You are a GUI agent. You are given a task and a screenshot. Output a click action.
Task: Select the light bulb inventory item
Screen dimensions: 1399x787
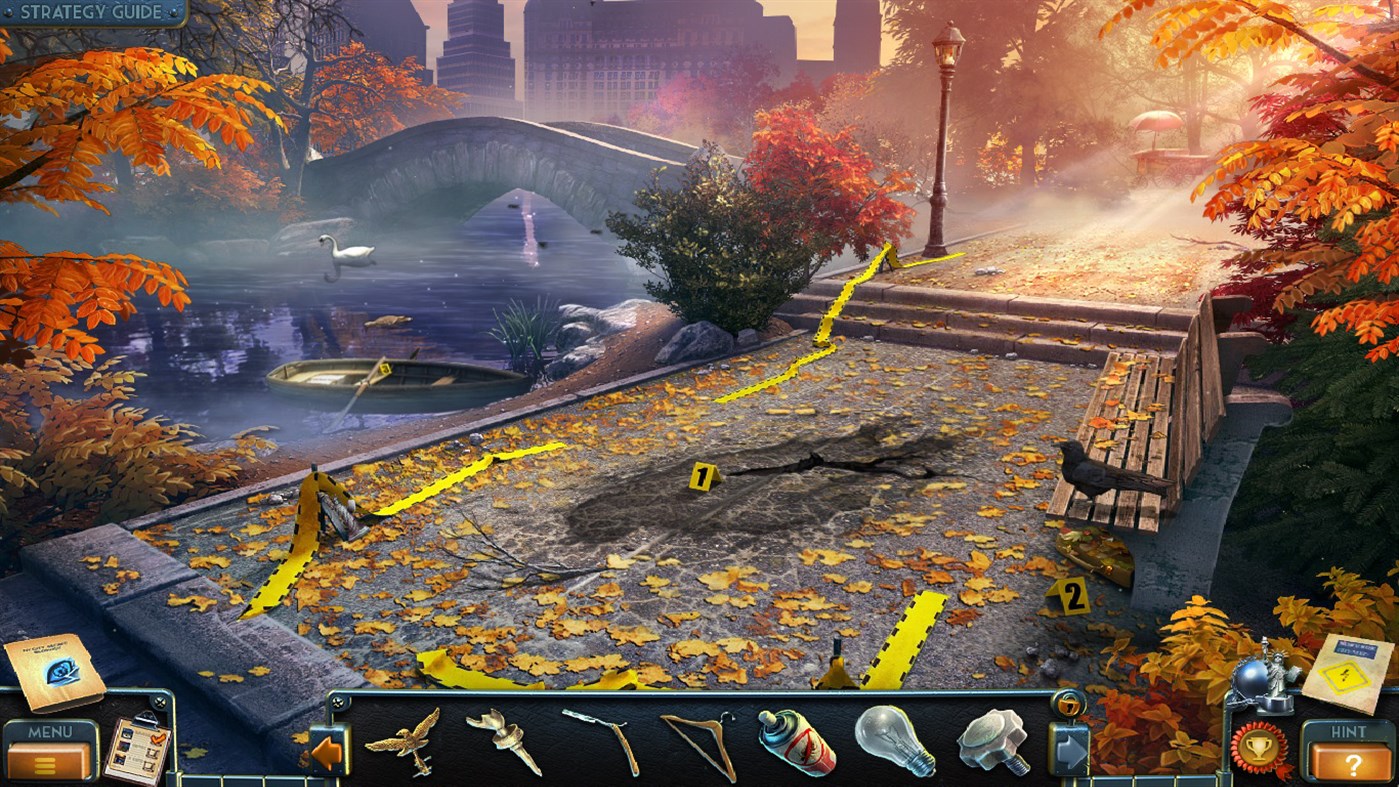click(896, 743)
